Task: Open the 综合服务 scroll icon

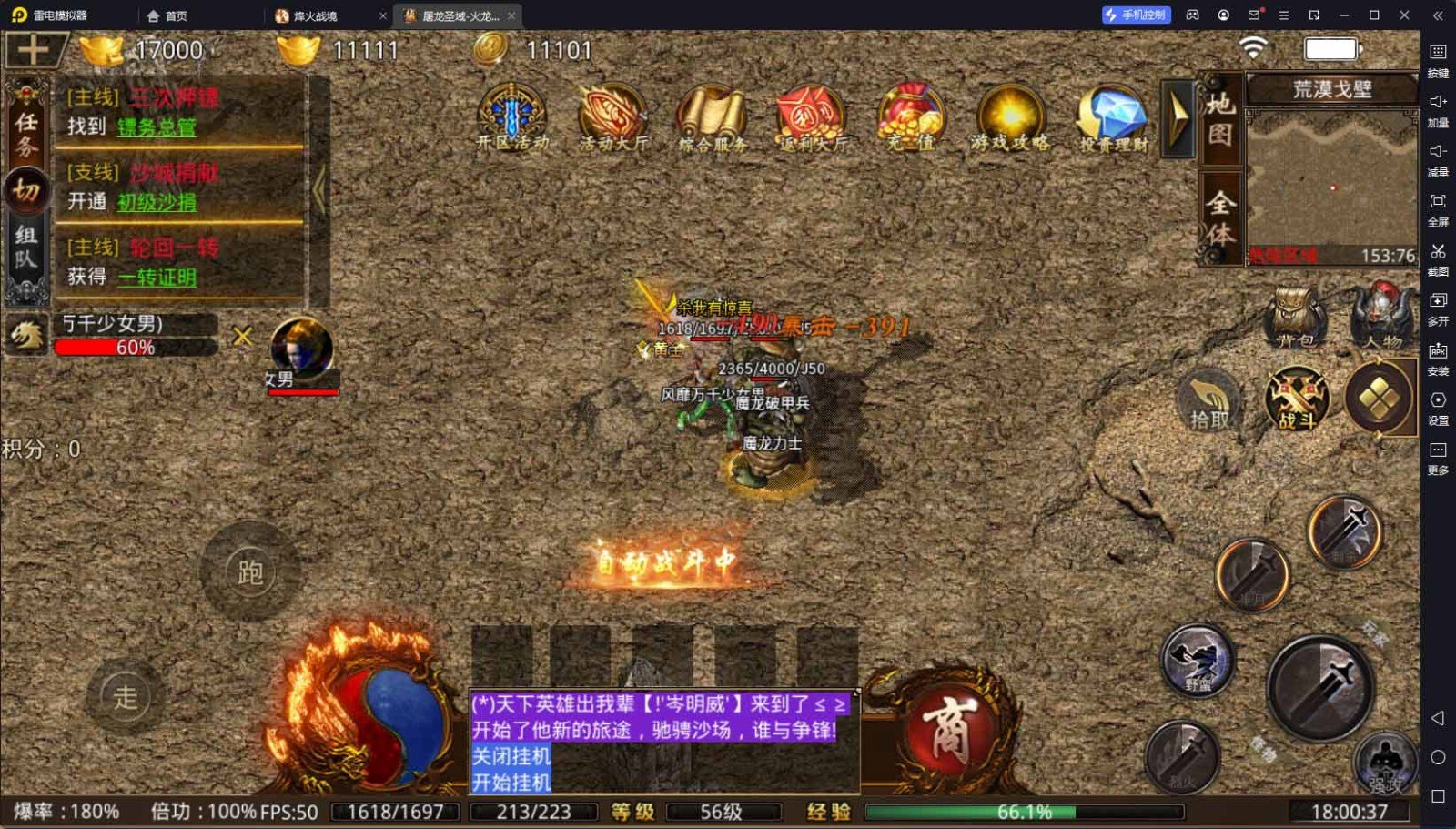Action: coord(713,118)
